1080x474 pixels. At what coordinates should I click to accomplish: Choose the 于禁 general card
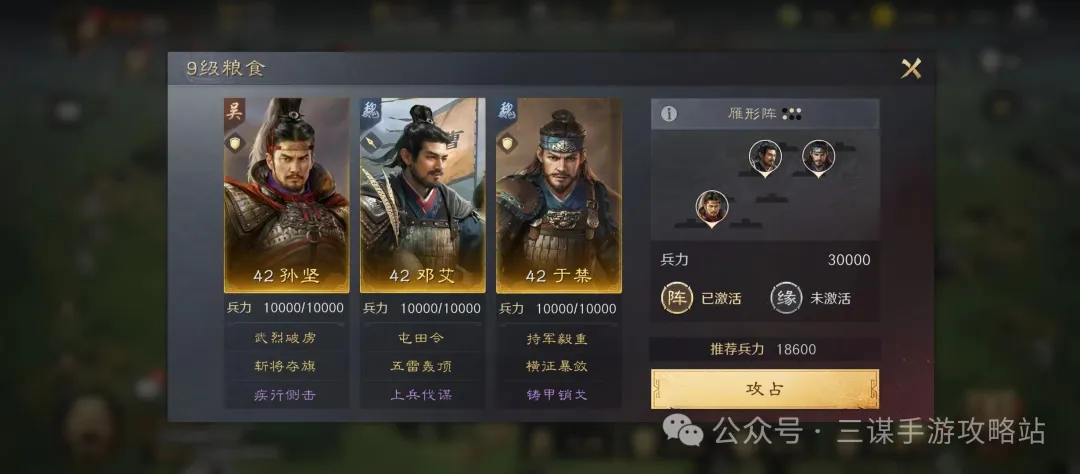tap(558, 195)
